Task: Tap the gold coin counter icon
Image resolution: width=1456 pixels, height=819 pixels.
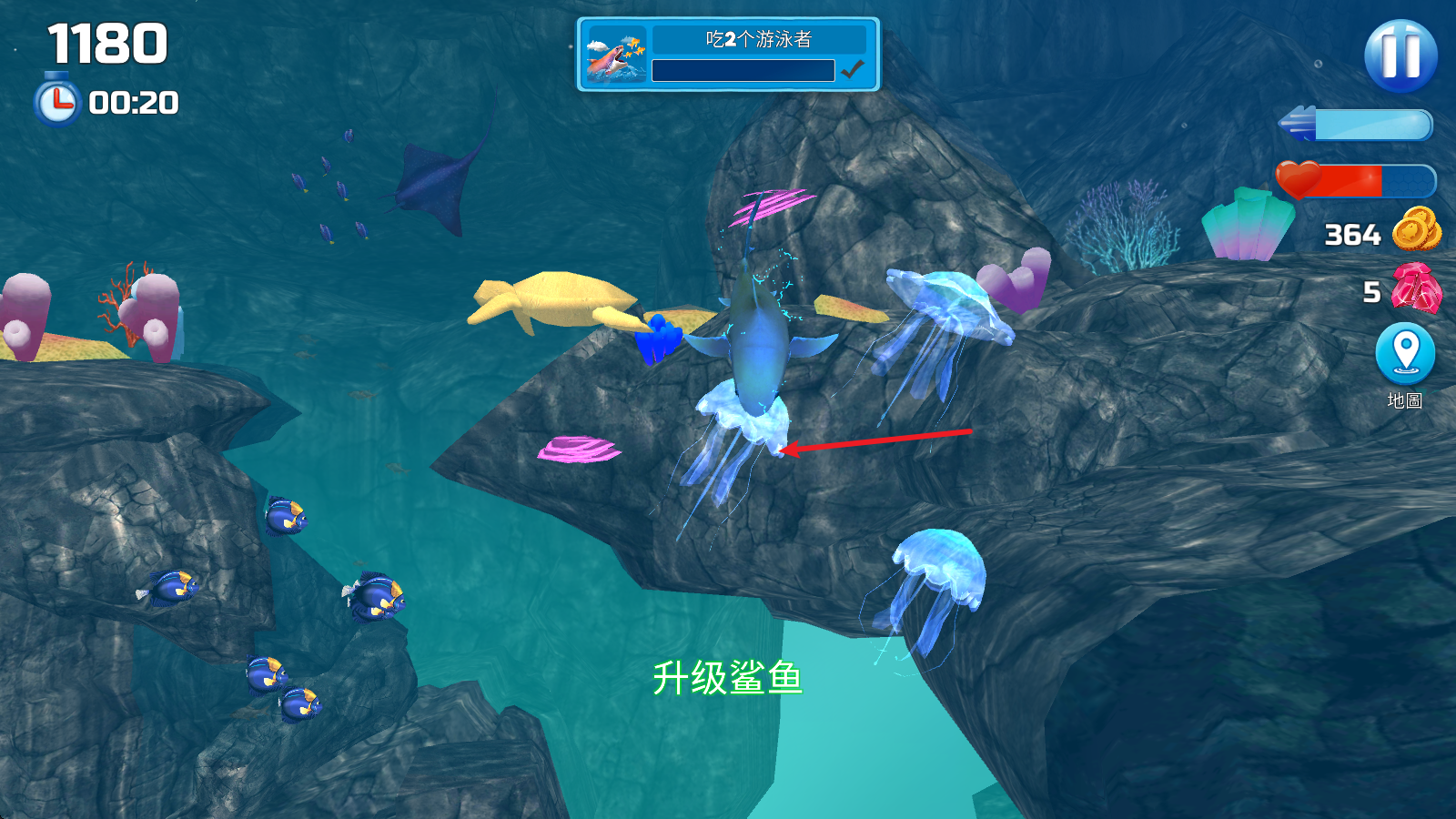Action: pos(1416,230)
